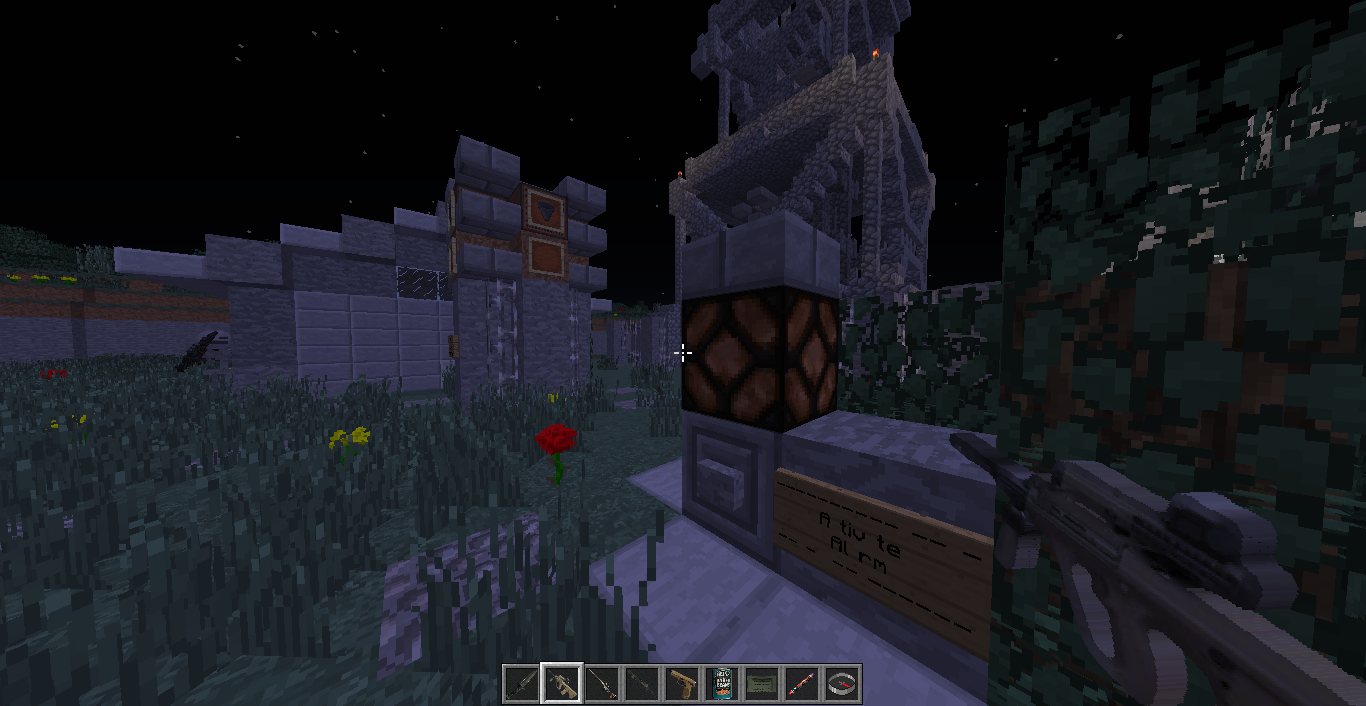Choose the long sniper rifle slot

(x=602, y=684)
